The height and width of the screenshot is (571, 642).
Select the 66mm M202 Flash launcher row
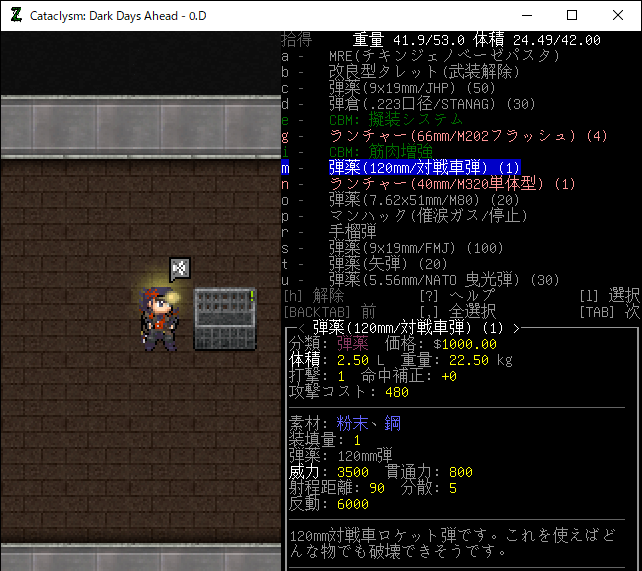tap(467, 136)
